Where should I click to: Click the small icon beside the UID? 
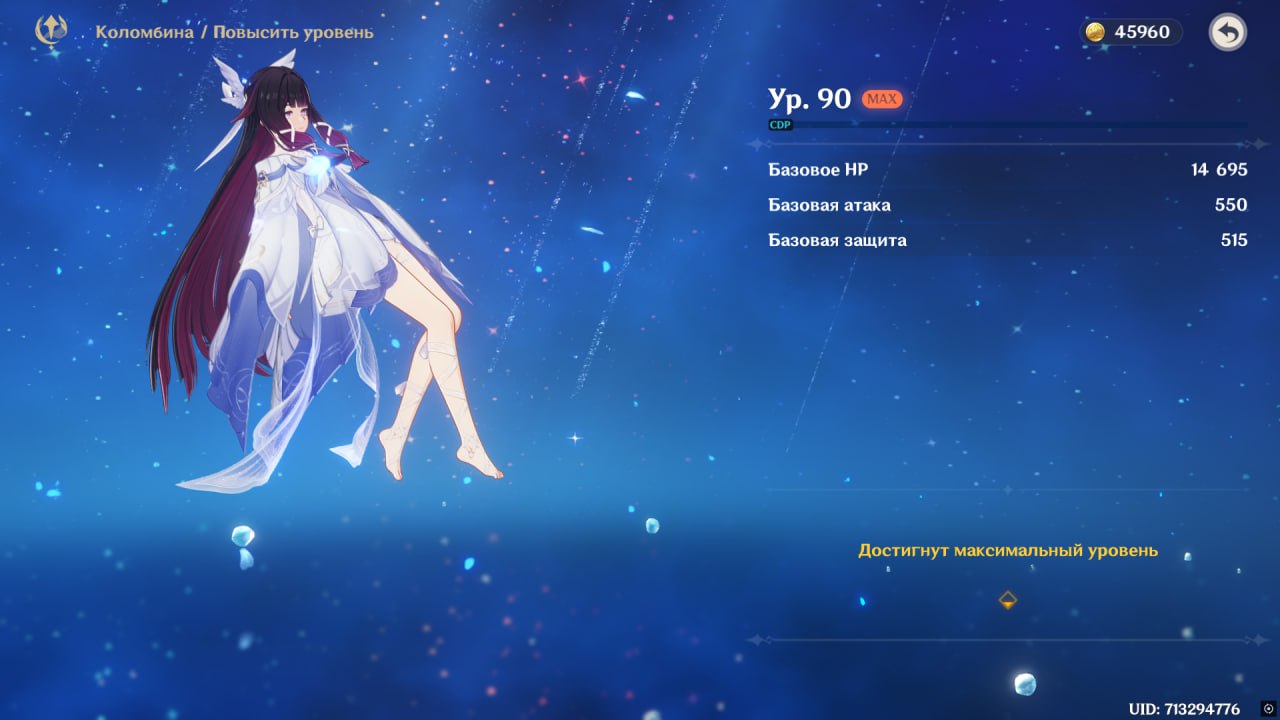point(1268,709)
